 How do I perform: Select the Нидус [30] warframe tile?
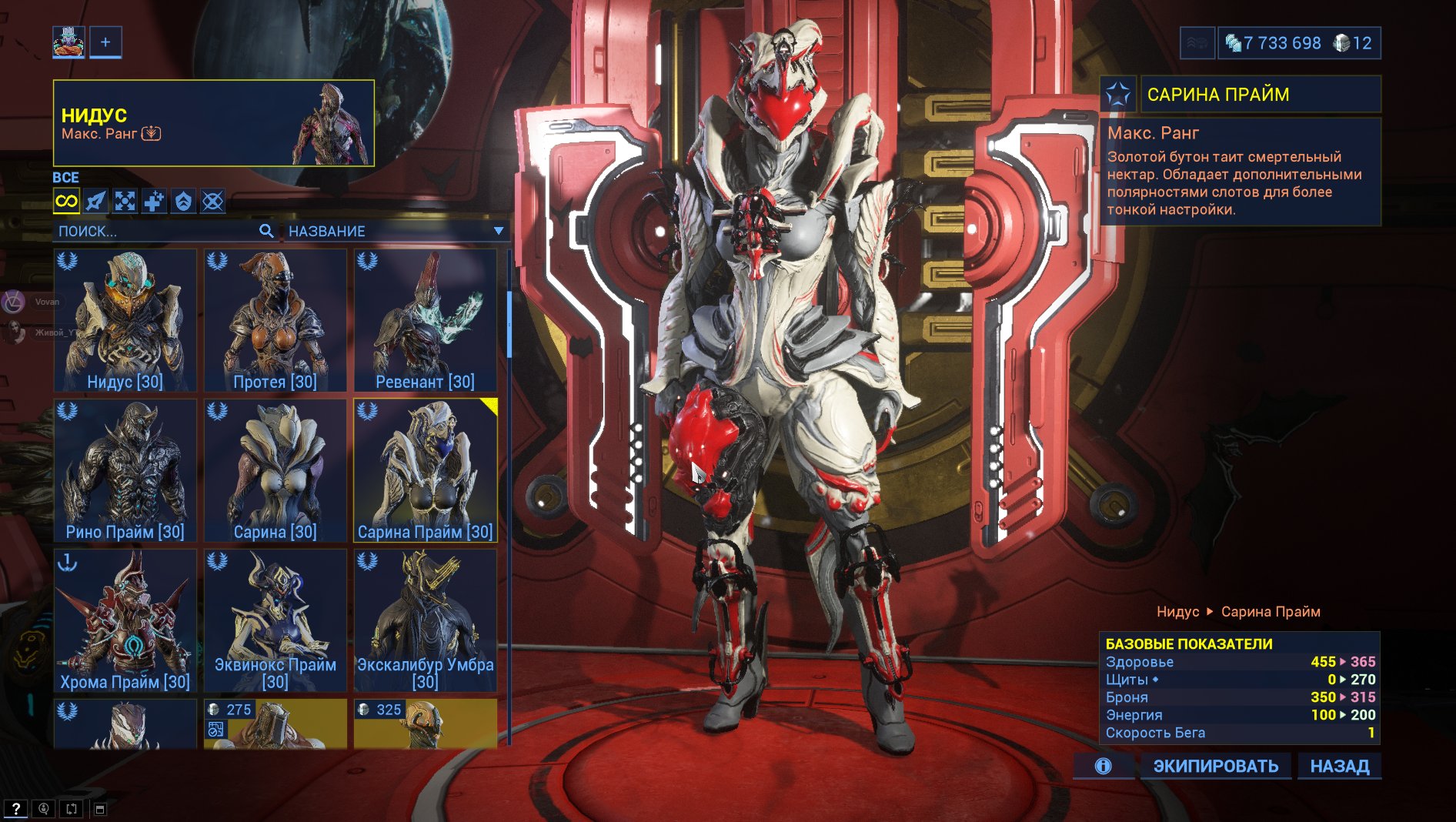125,319
